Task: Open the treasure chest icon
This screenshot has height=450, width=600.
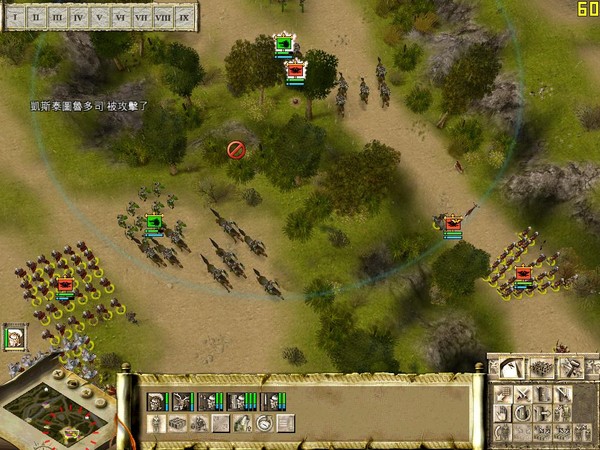Action: (x=177, y=424)
